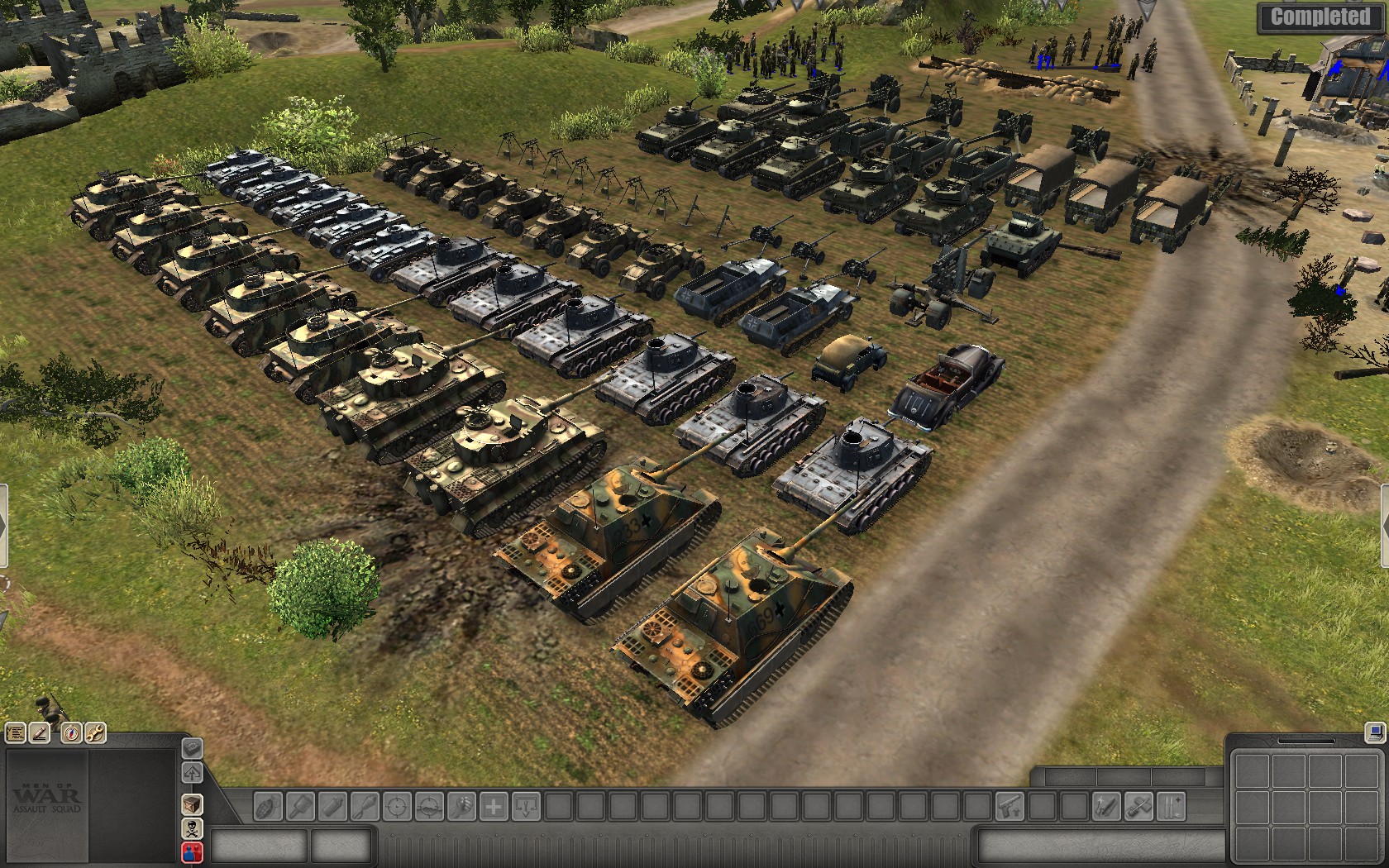
Task: Select the pencil drawing tool icon
Action: [x=39, y=732]
